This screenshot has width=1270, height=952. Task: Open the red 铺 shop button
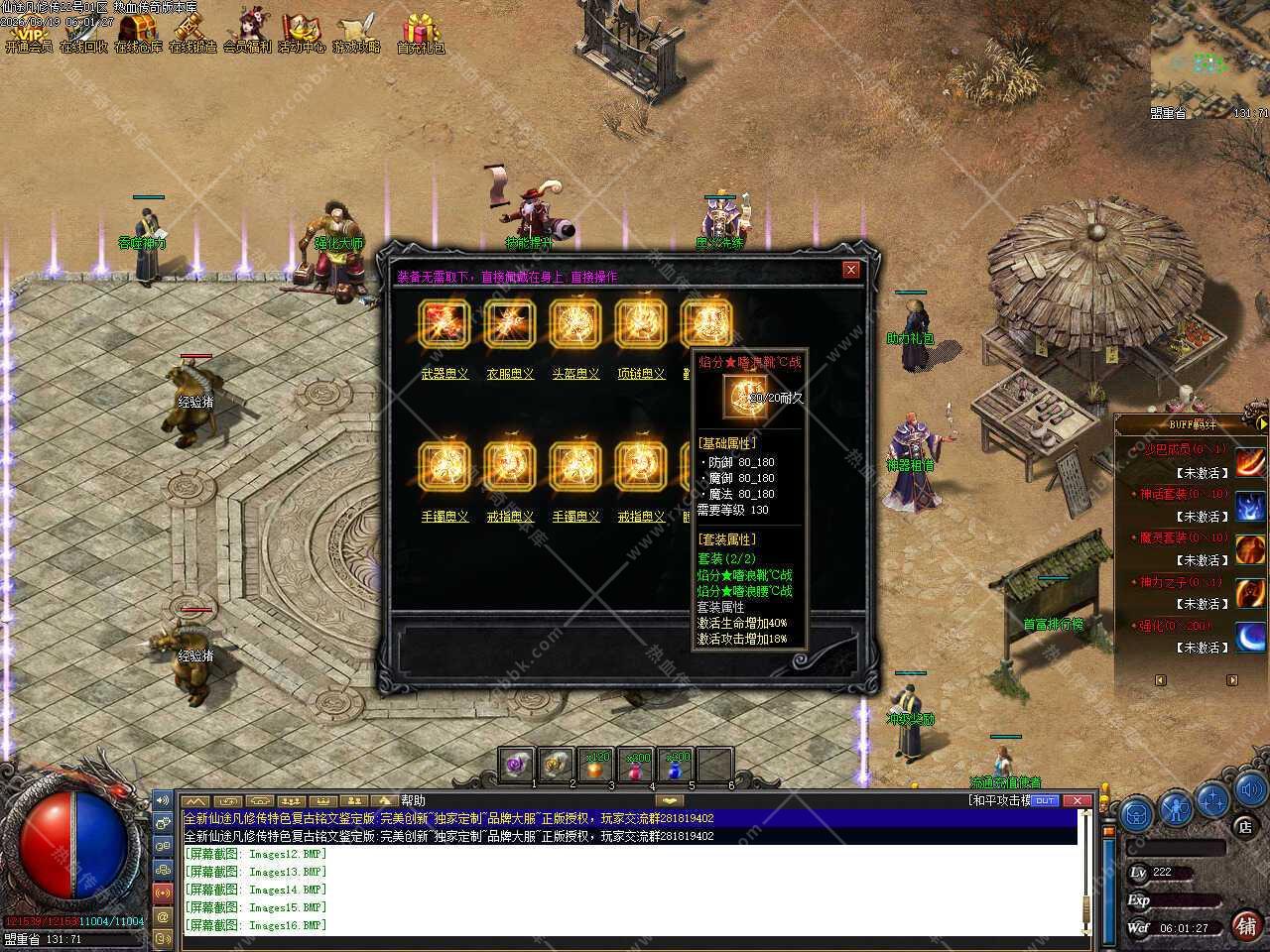1246,925
